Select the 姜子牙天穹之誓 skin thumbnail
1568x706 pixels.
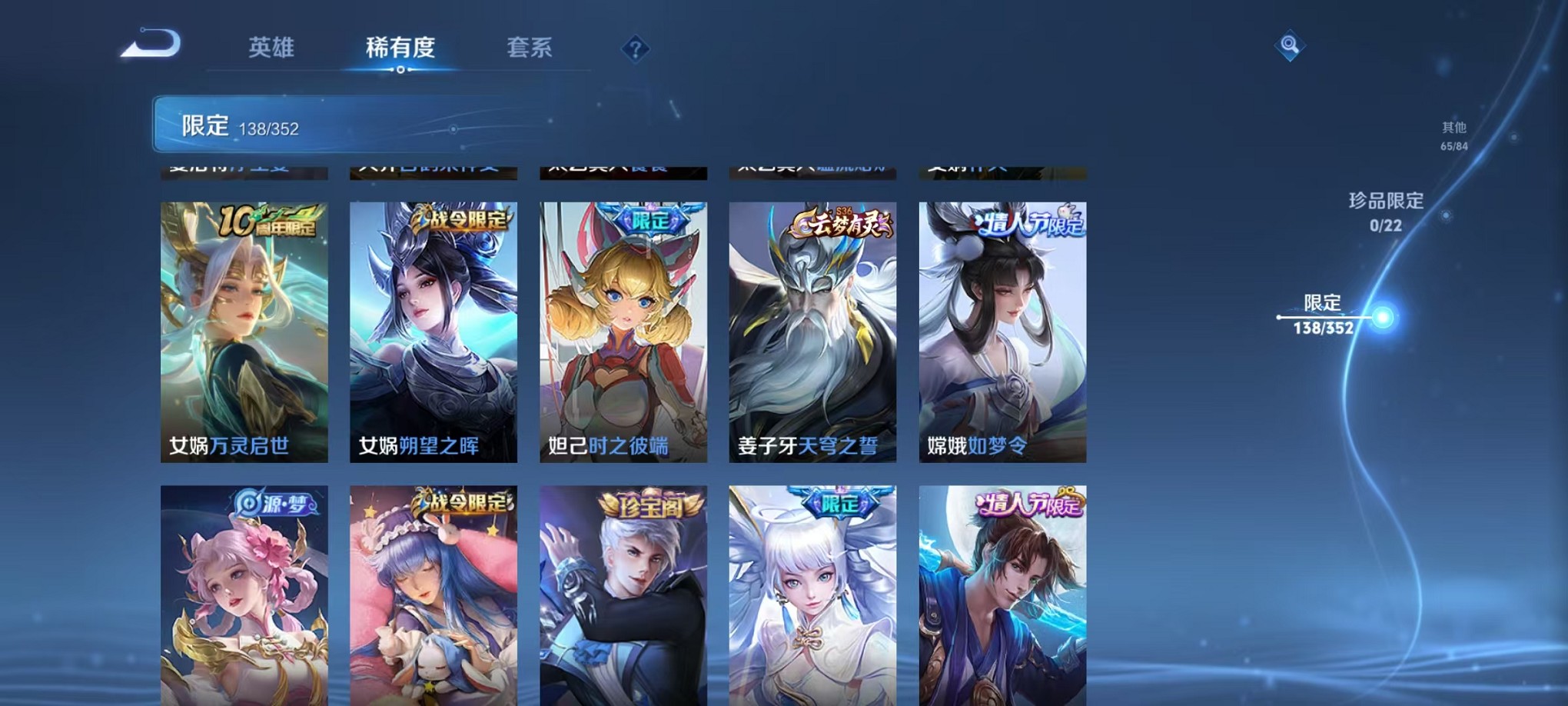810,331
